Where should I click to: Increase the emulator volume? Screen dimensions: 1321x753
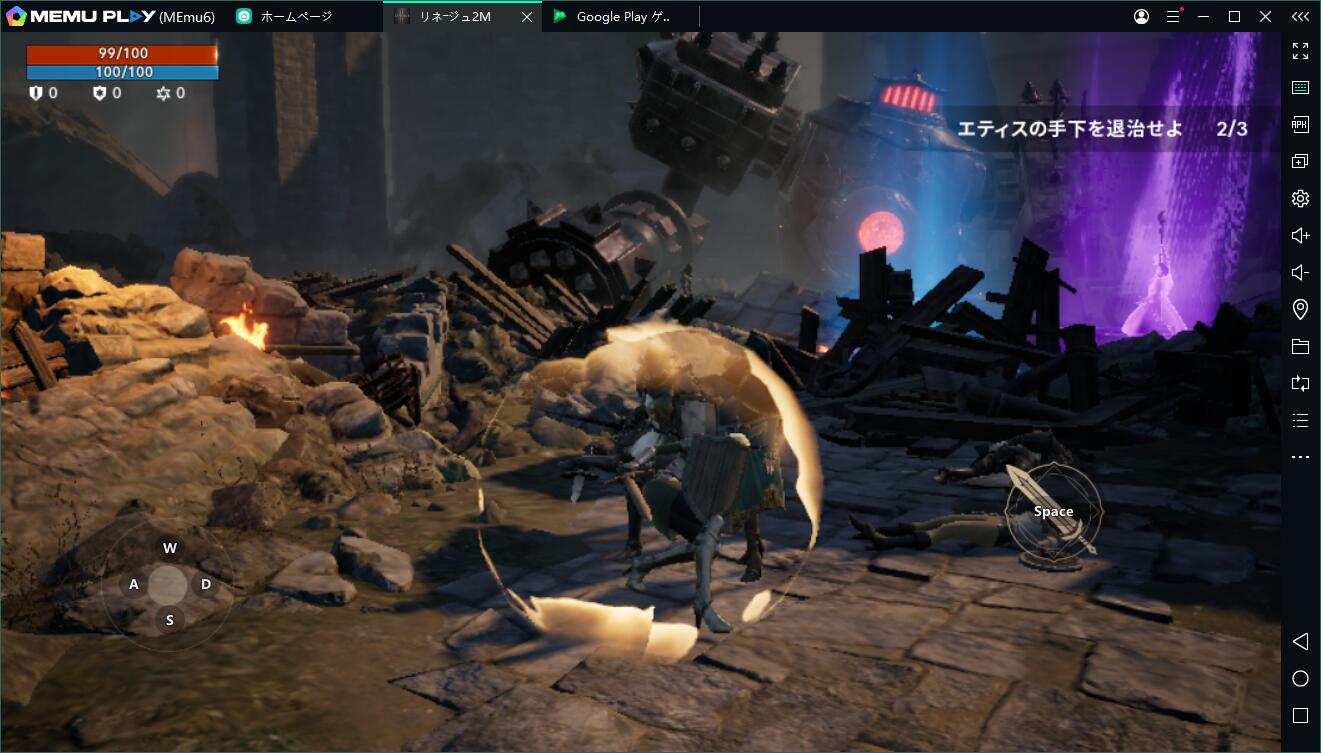point(1300,234)
